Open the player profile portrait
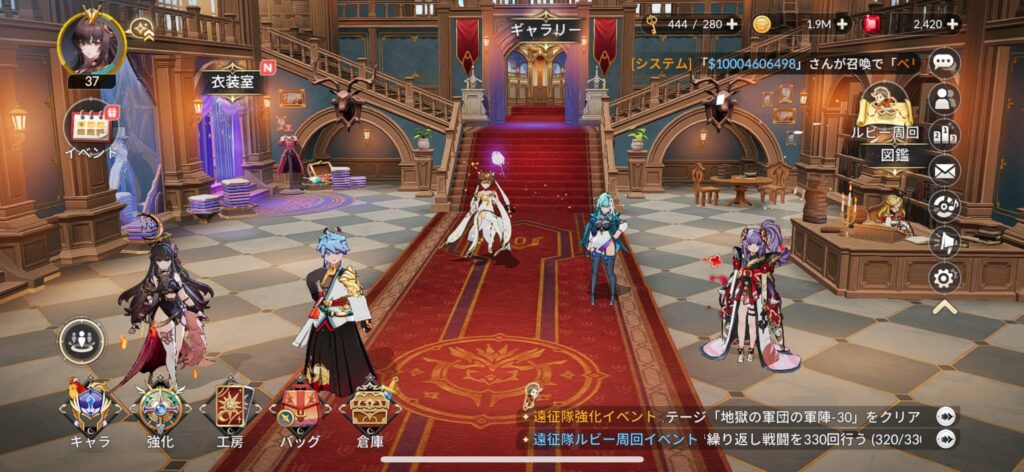This screenshot has height=472, width=1024. (x=91, y=41)
